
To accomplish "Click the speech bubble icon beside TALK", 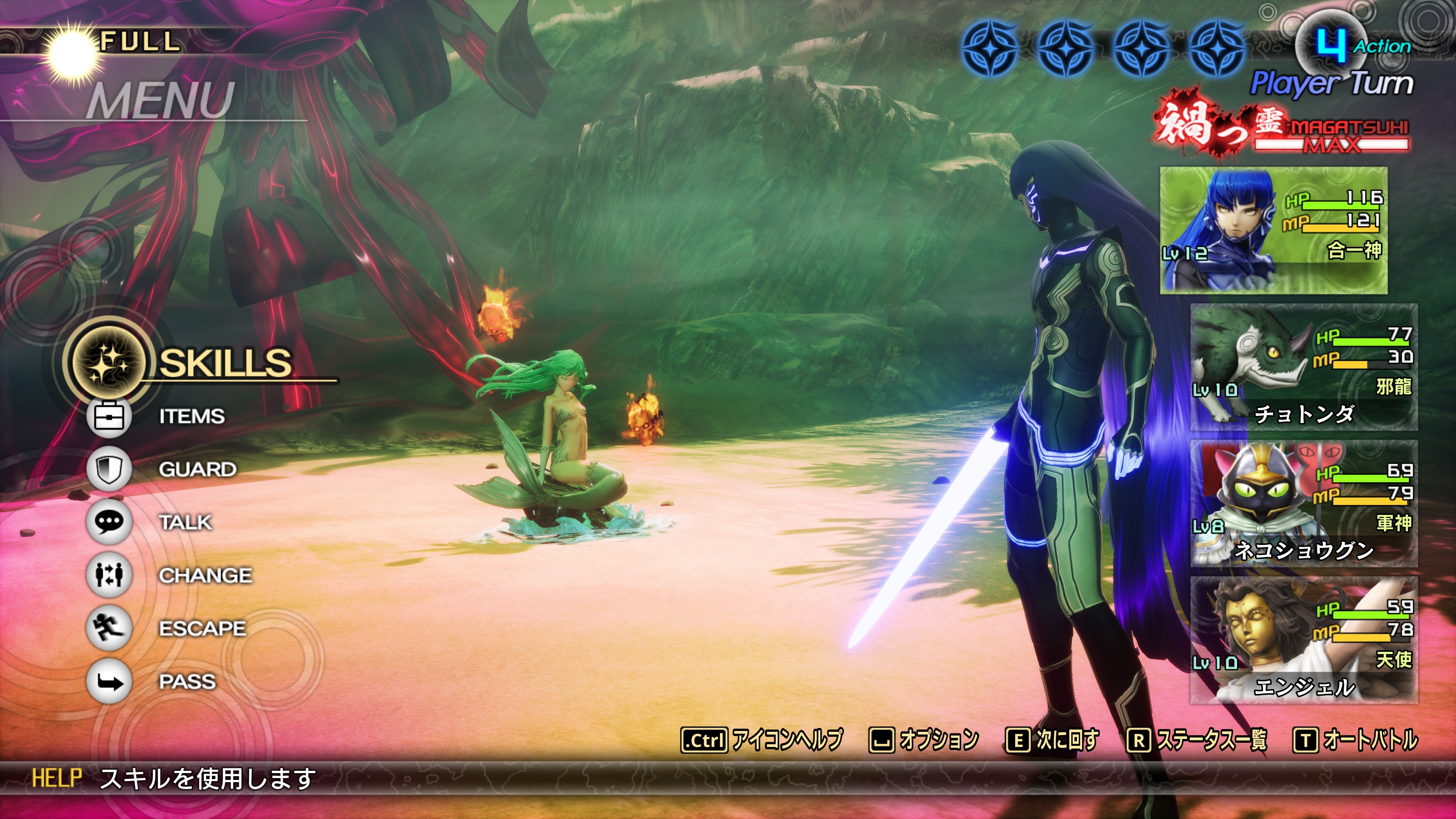I will pos(109,522).
